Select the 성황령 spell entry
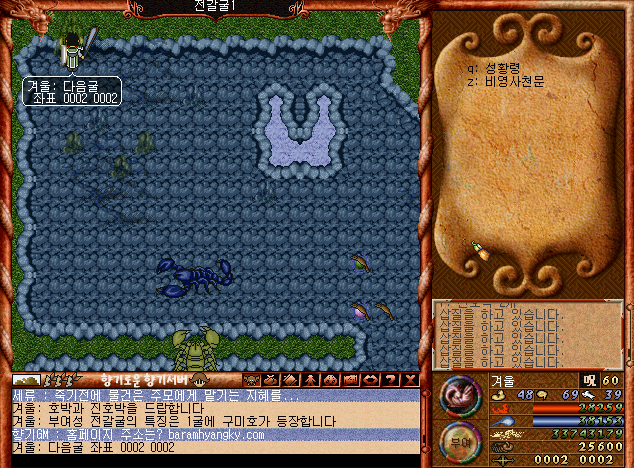This screenshot has height=468, width=634. click(x=506, y=68)
